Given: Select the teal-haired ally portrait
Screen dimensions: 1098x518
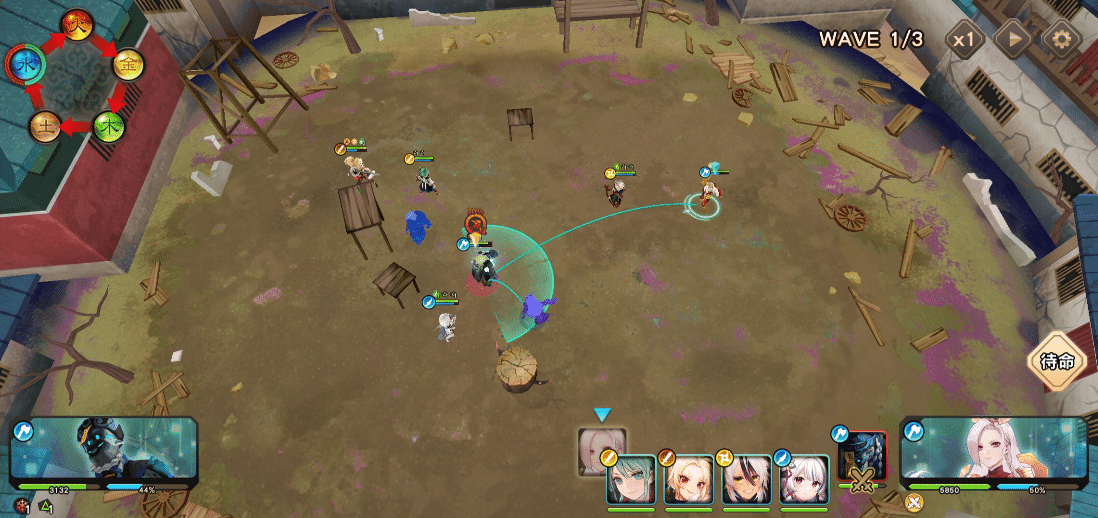Looking at the screenshot, I should coord(631,479).
